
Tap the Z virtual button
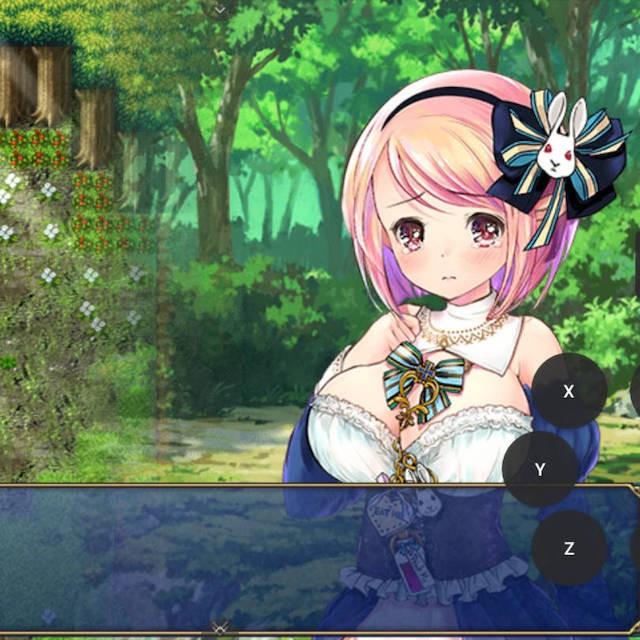569,548
